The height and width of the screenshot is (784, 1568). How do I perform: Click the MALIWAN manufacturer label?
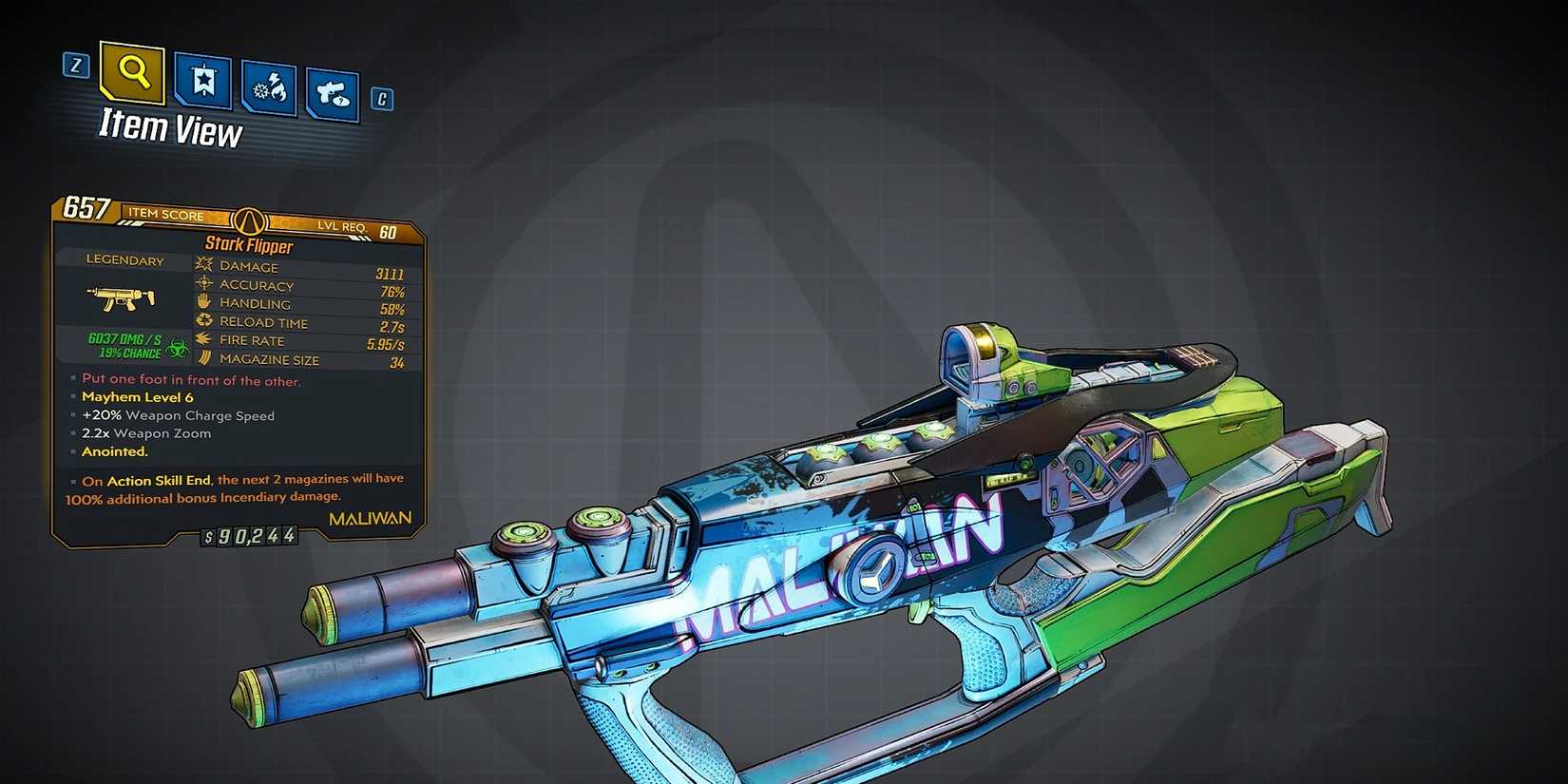pyautogui.click(x=369, y=516)
